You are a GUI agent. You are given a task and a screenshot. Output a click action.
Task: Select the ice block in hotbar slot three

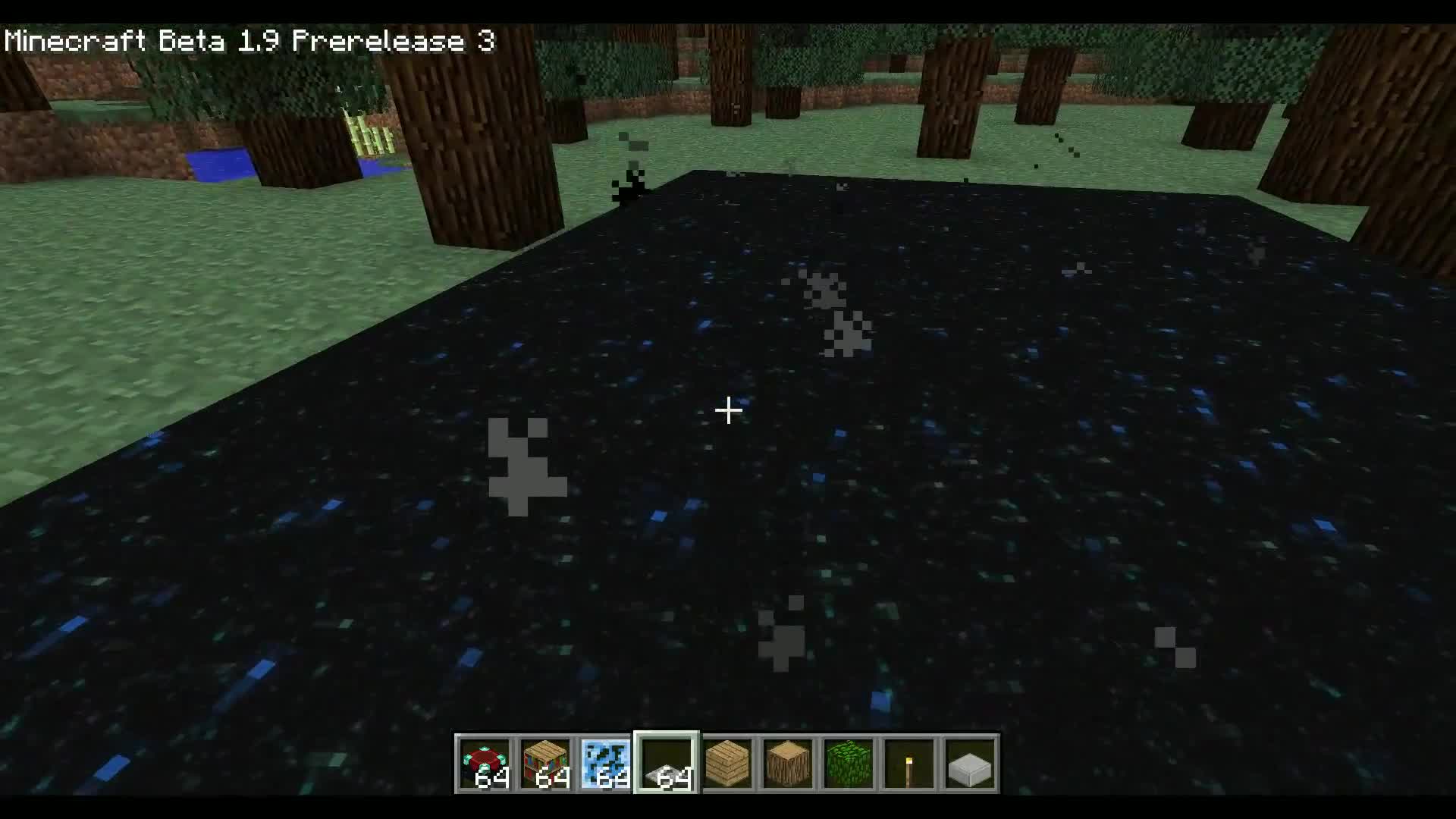pos(607,764)
